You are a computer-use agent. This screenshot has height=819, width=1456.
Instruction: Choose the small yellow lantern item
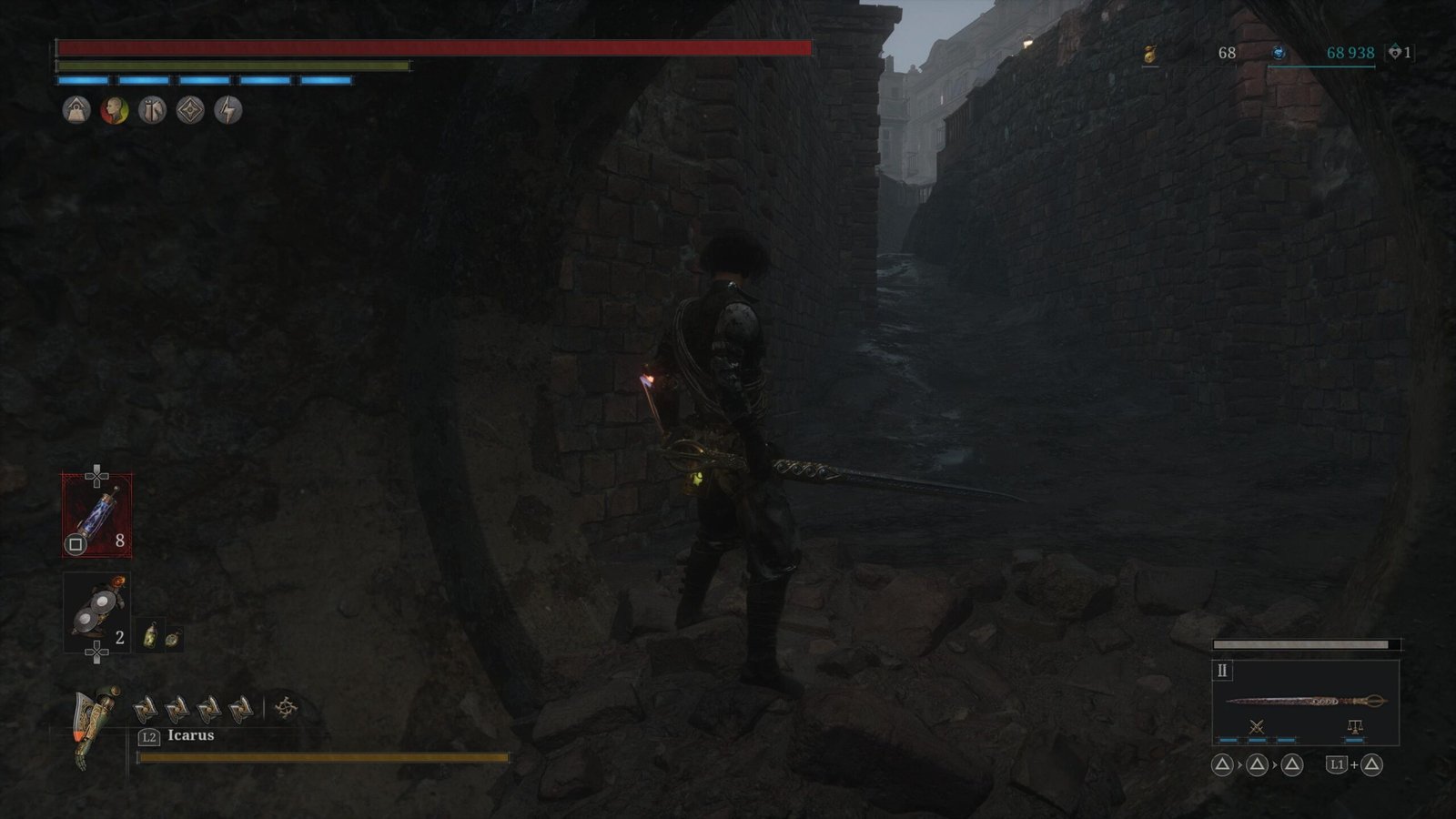click(151, 634)
